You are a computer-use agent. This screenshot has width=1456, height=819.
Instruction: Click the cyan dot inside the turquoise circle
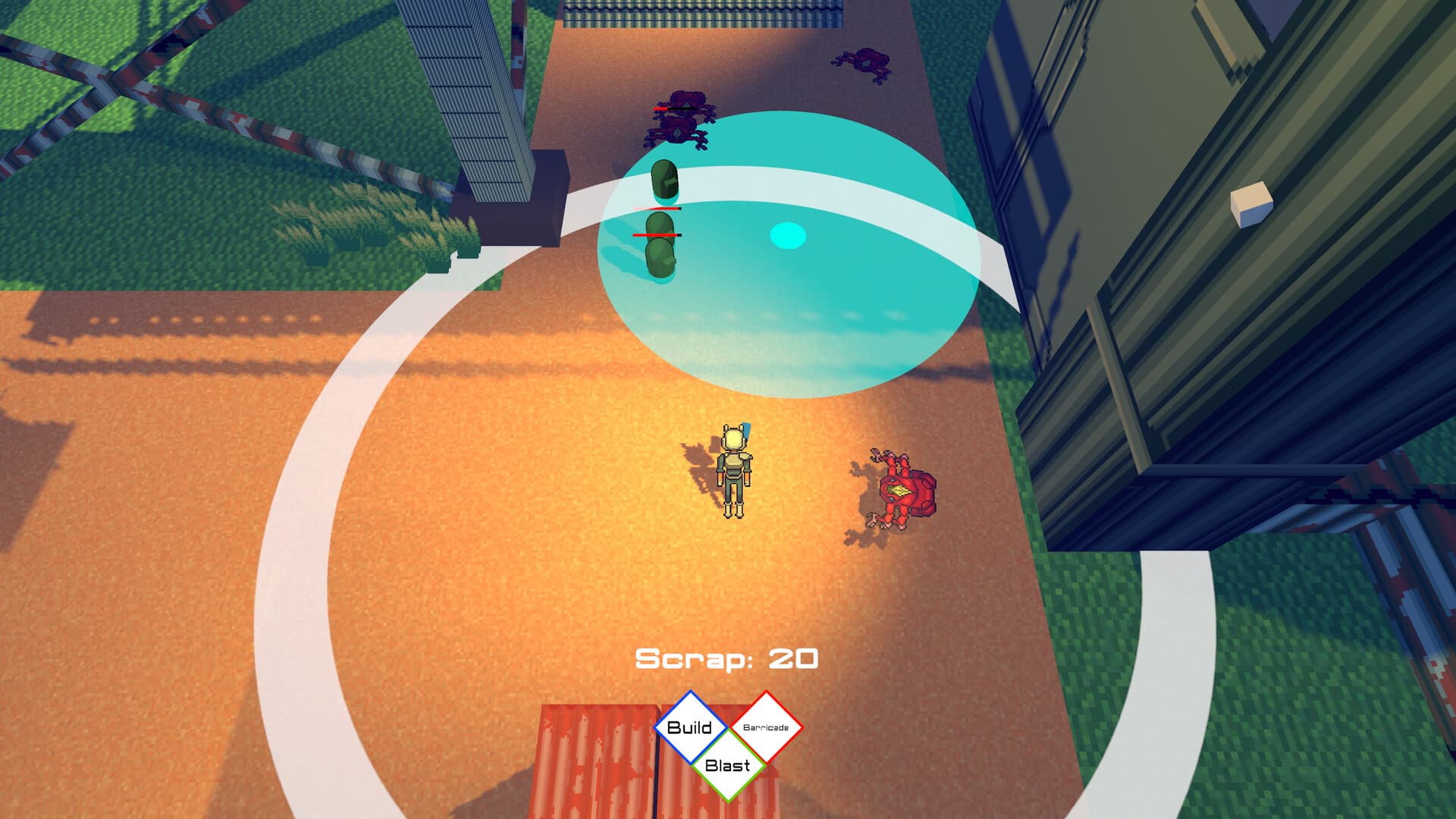(786, 237)
